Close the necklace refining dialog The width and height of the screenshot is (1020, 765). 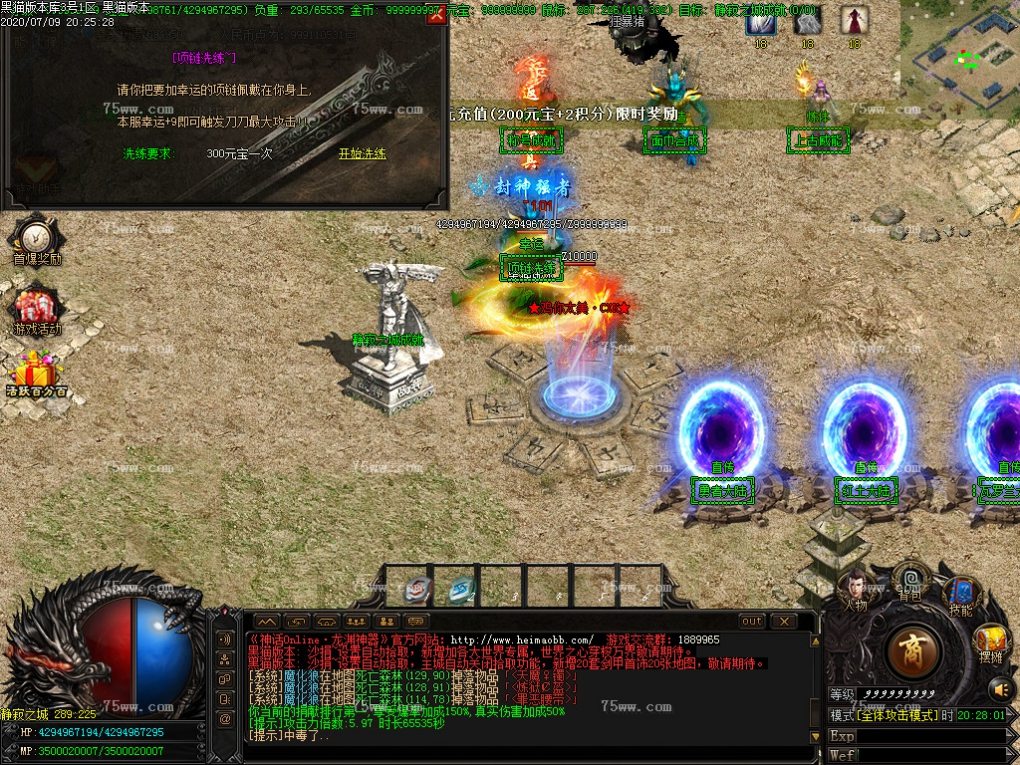coord(435,17)
